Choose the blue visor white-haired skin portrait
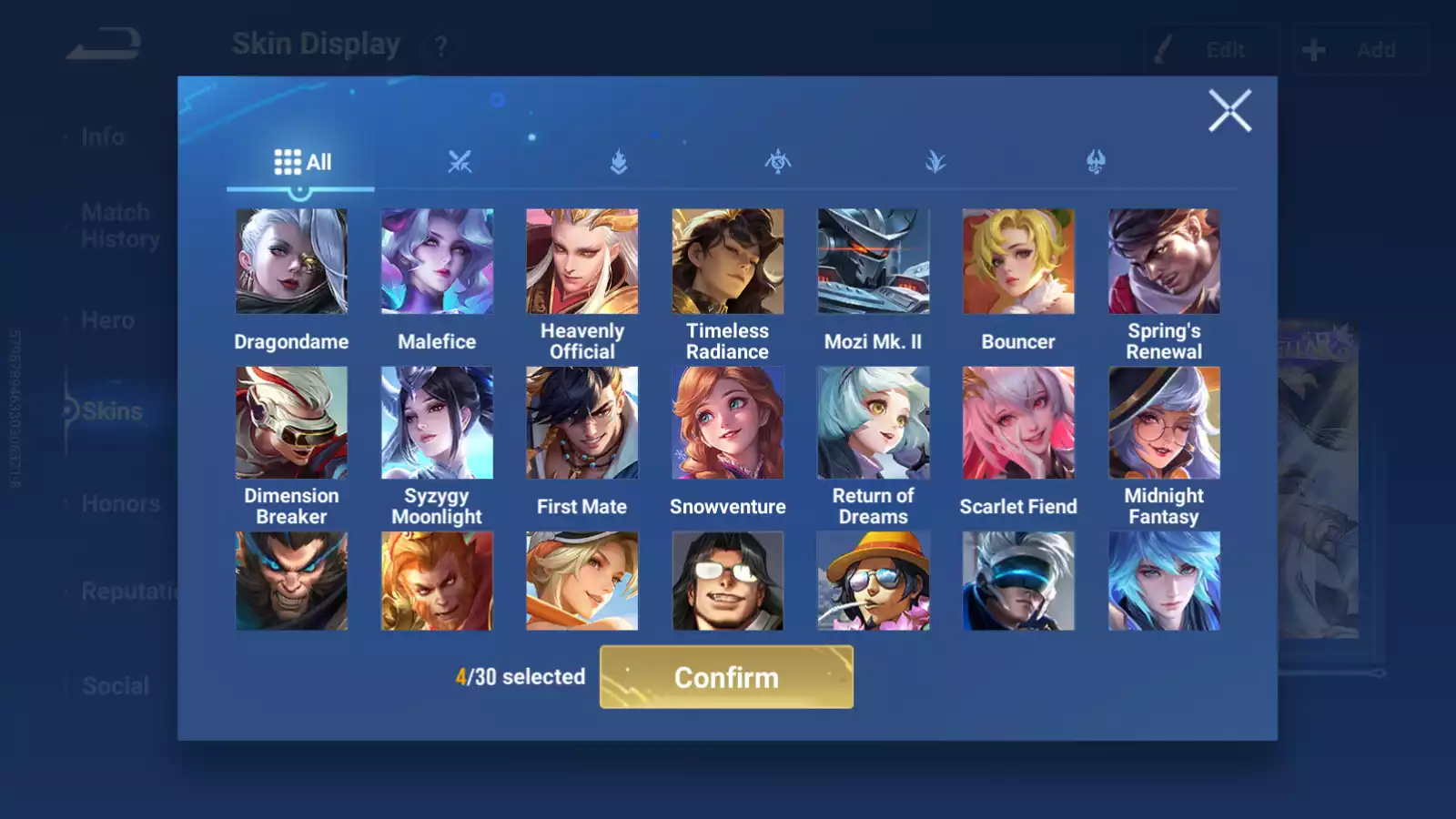The image size is (1456, 819). pyautogui.click(x=1018, y=581)
